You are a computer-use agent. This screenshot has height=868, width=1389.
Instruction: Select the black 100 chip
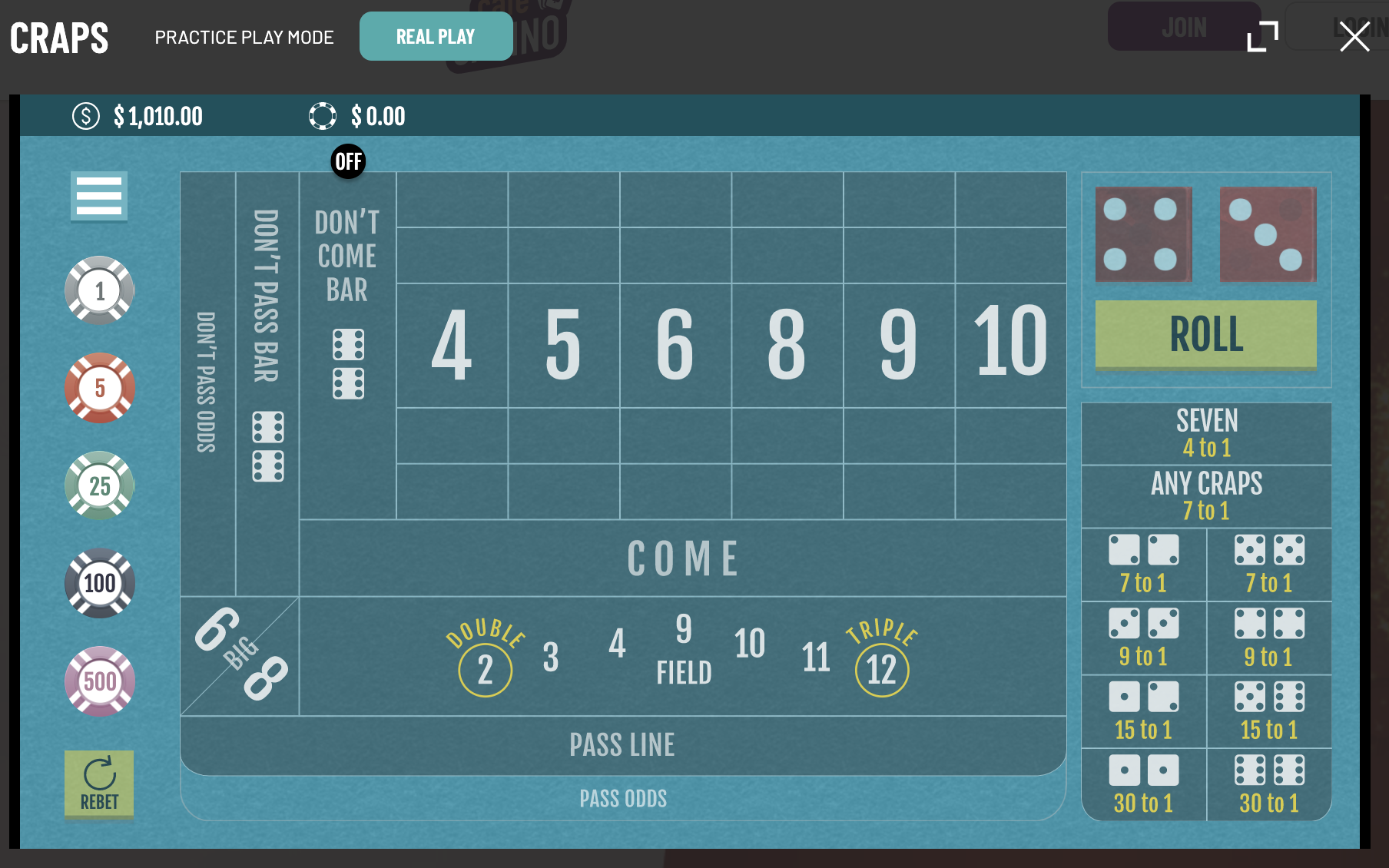pos(100,583)
